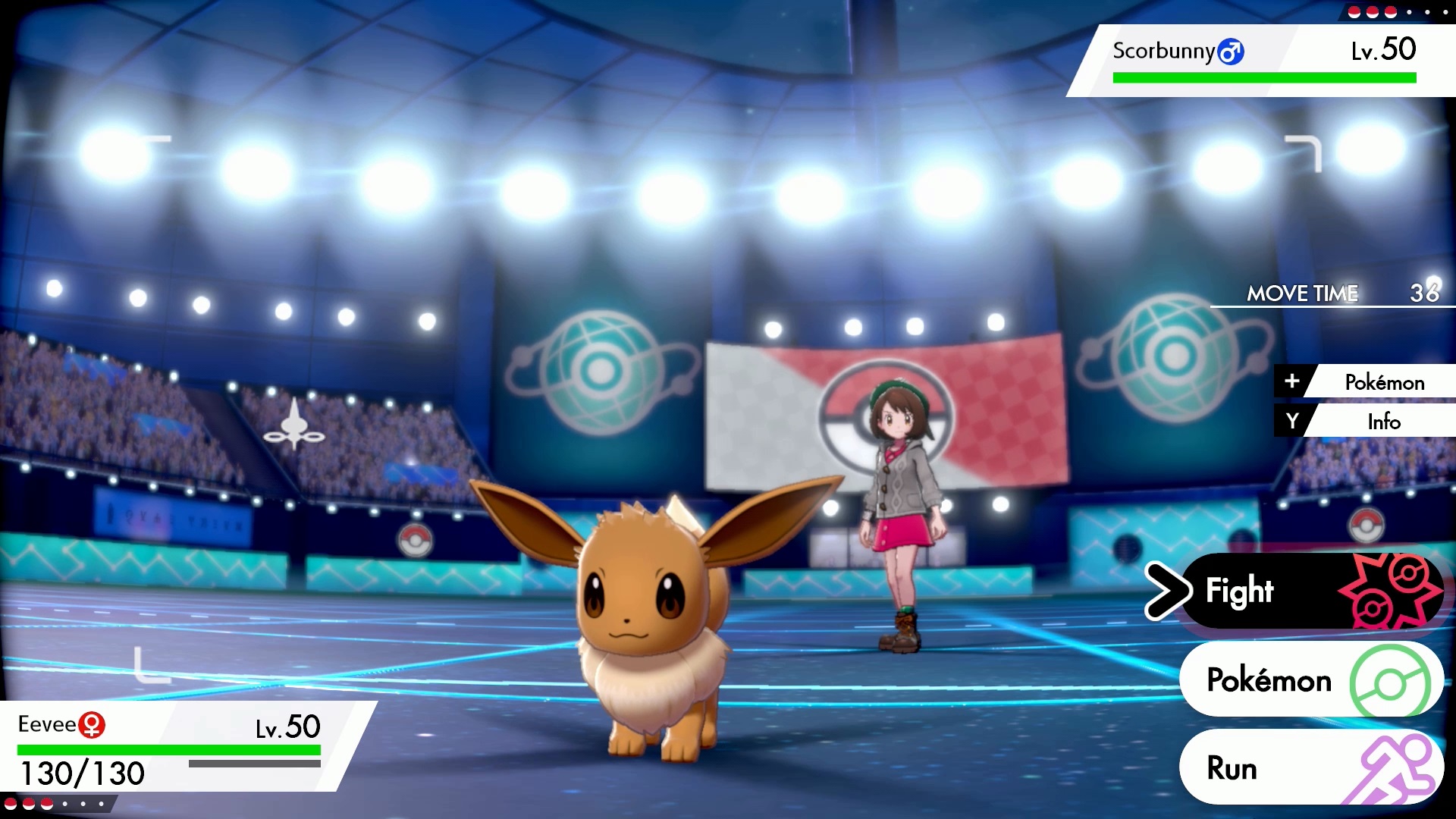
Task: Click Eevee's female gender symbol
Action: coord(91,724)
